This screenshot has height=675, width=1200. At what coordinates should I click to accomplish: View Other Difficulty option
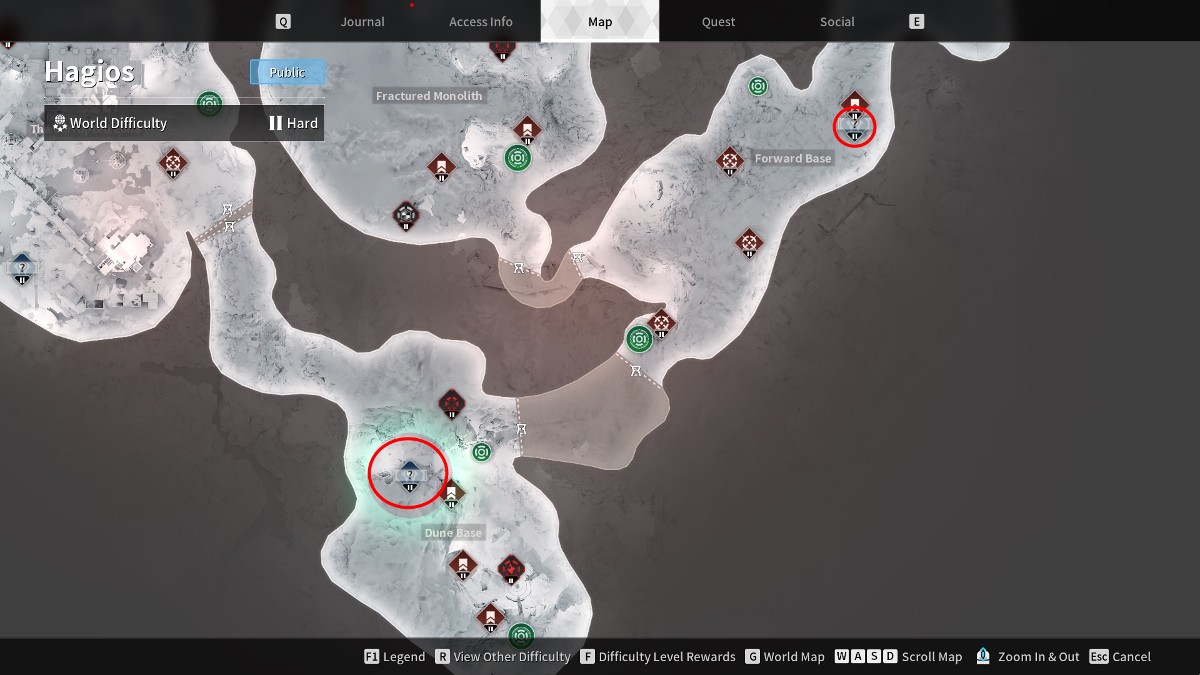coord(501,657)
